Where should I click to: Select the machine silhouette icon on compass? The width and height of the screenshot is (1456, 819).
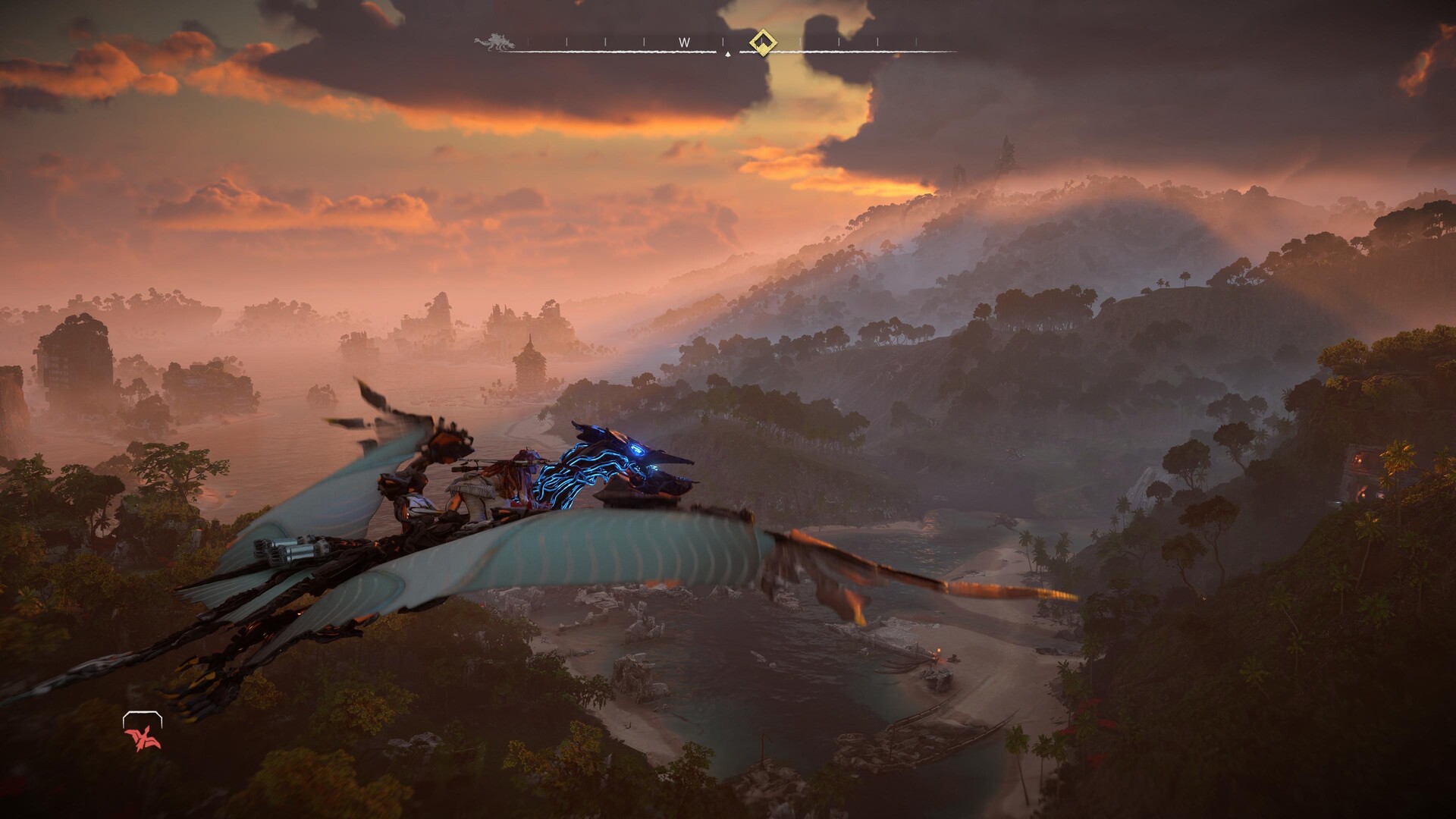(x=494, y=42)
